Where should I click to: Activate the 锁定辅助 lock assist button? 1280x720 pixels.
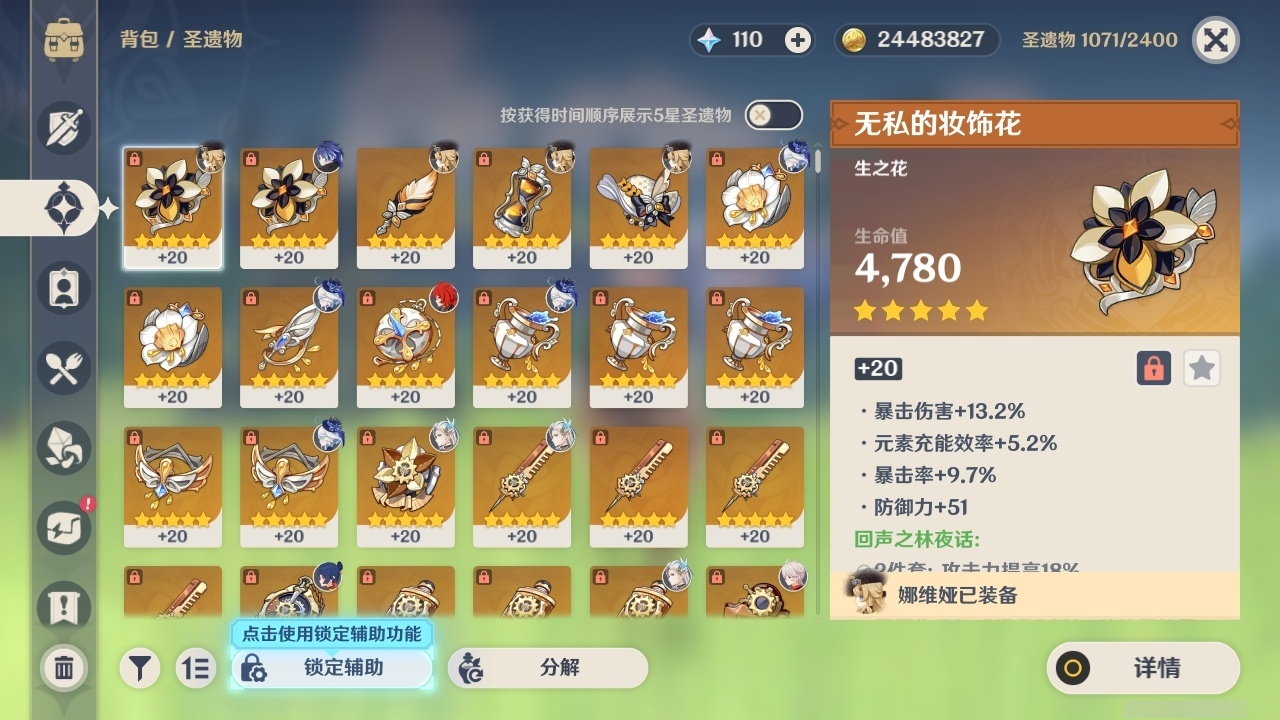click(332, 668)
